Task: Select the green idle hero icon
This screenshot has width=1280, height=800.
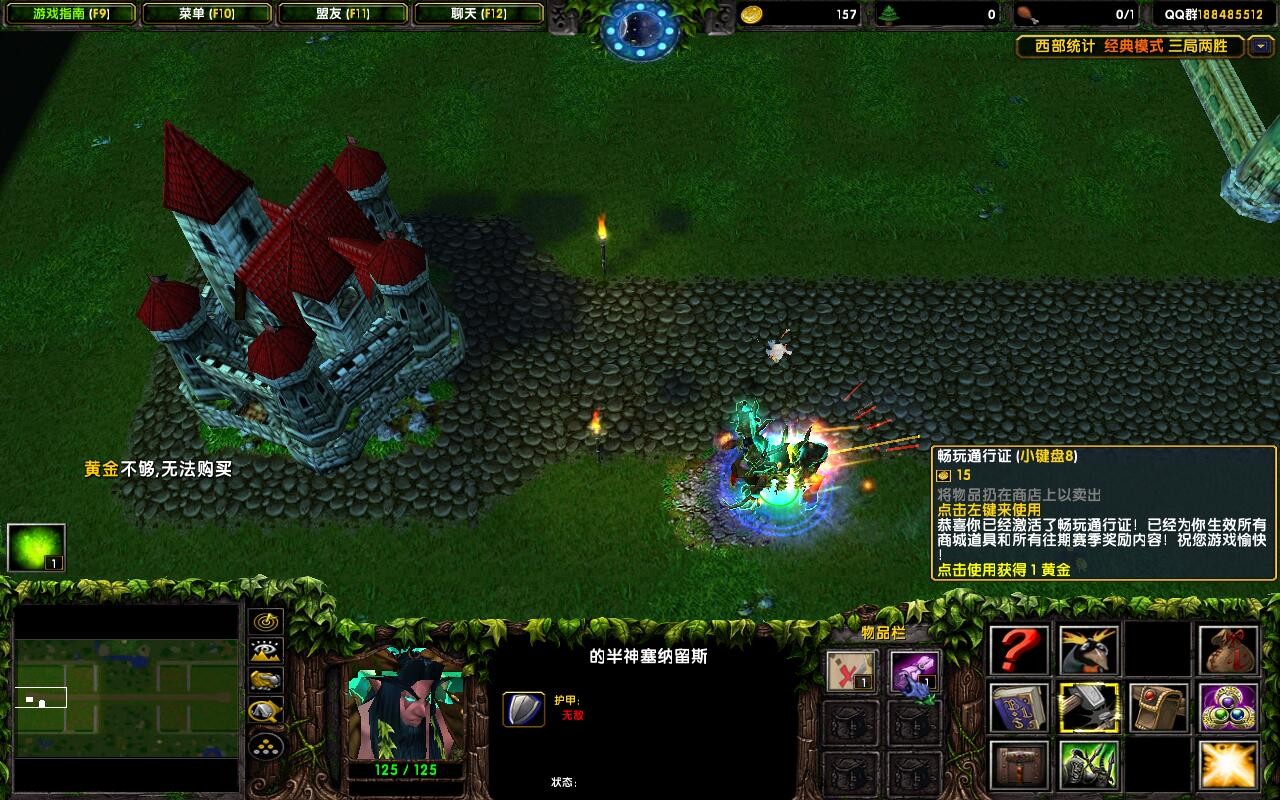Action: 36,548
